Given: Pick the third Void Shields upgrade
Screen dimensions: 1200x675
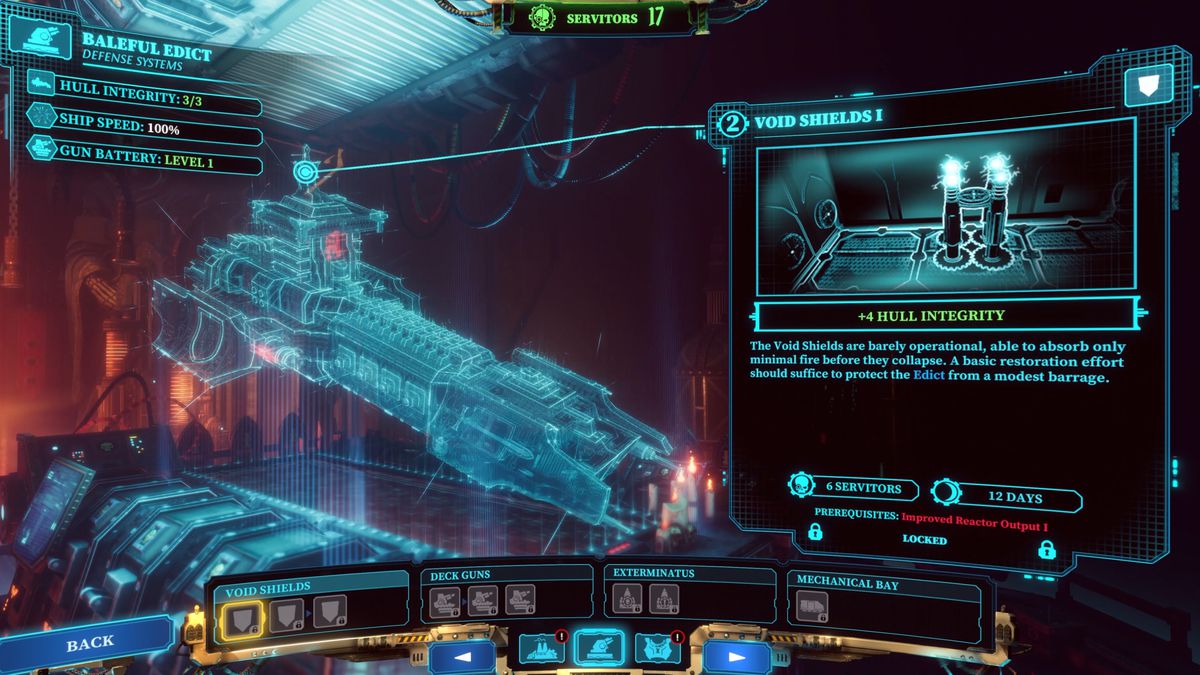Looking at the screenshot, I should pyautogui.click(x=330, y=611).
